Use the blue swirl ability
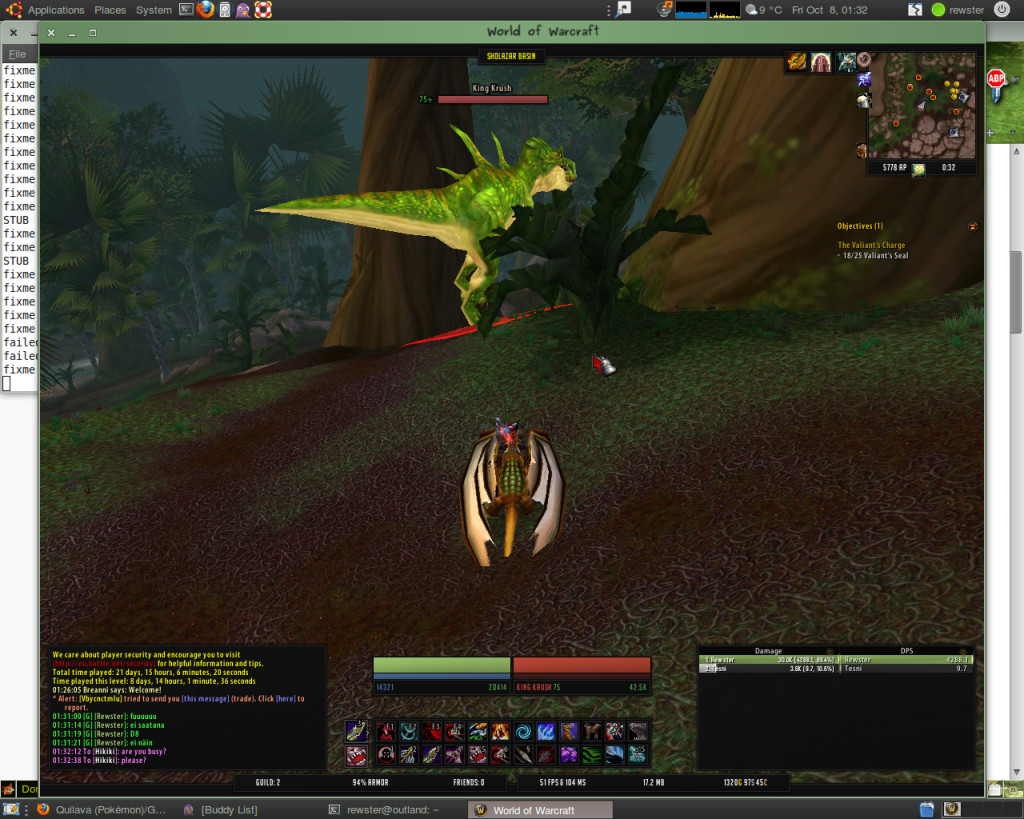The image size is (1024, 819). coord(522,732)
